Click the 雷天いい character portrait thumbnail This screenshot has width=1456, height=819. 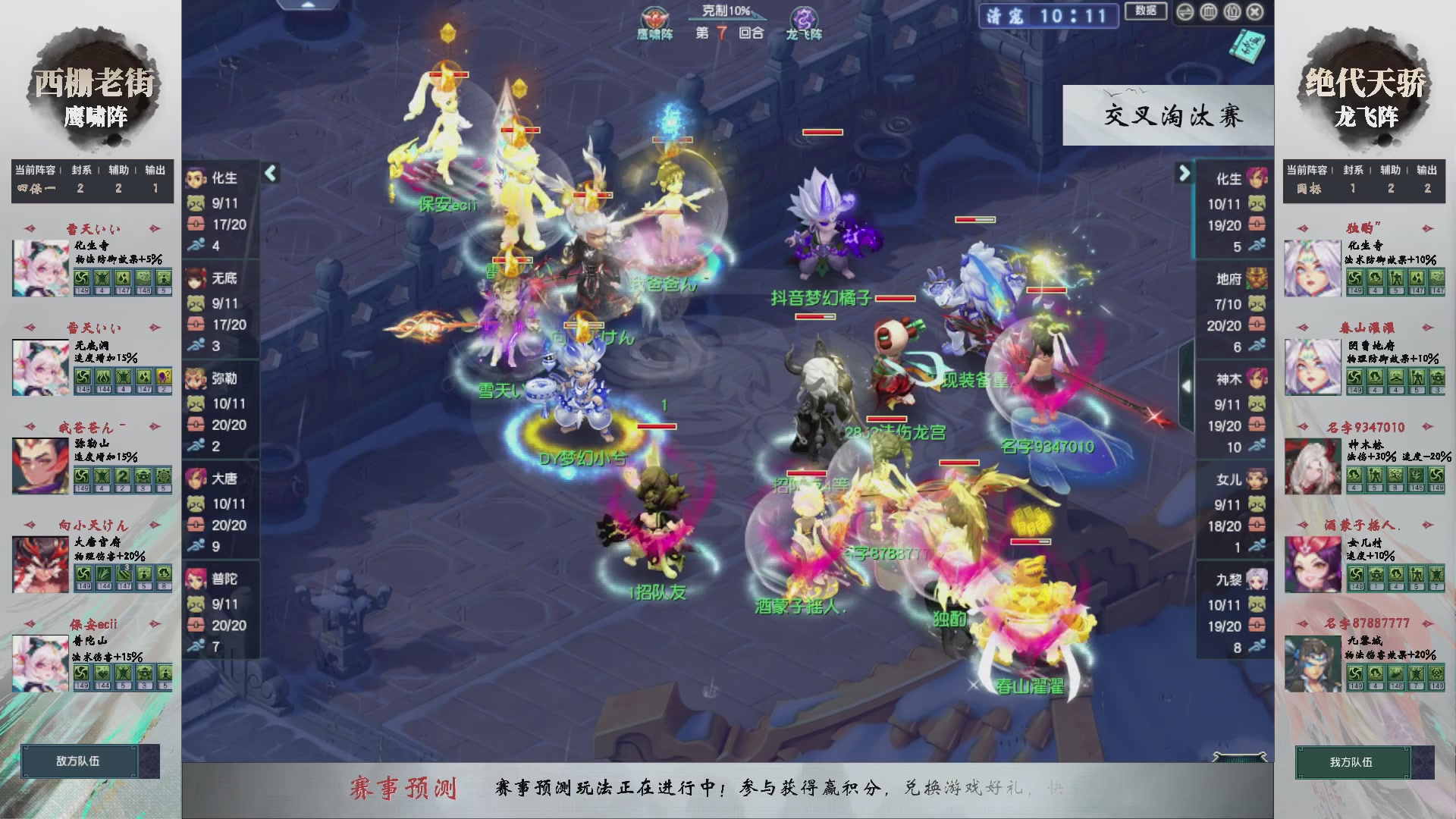[40, 267]
